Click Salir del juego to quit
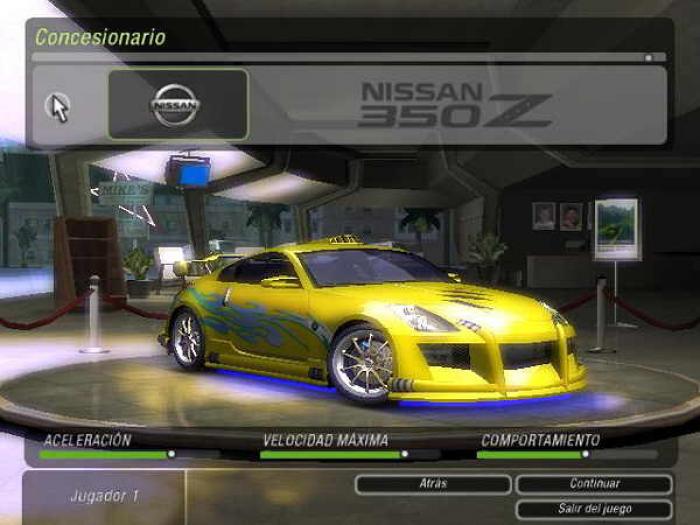Screen dimensions: 700x525 pyautogui.click(x=594, y=509)
